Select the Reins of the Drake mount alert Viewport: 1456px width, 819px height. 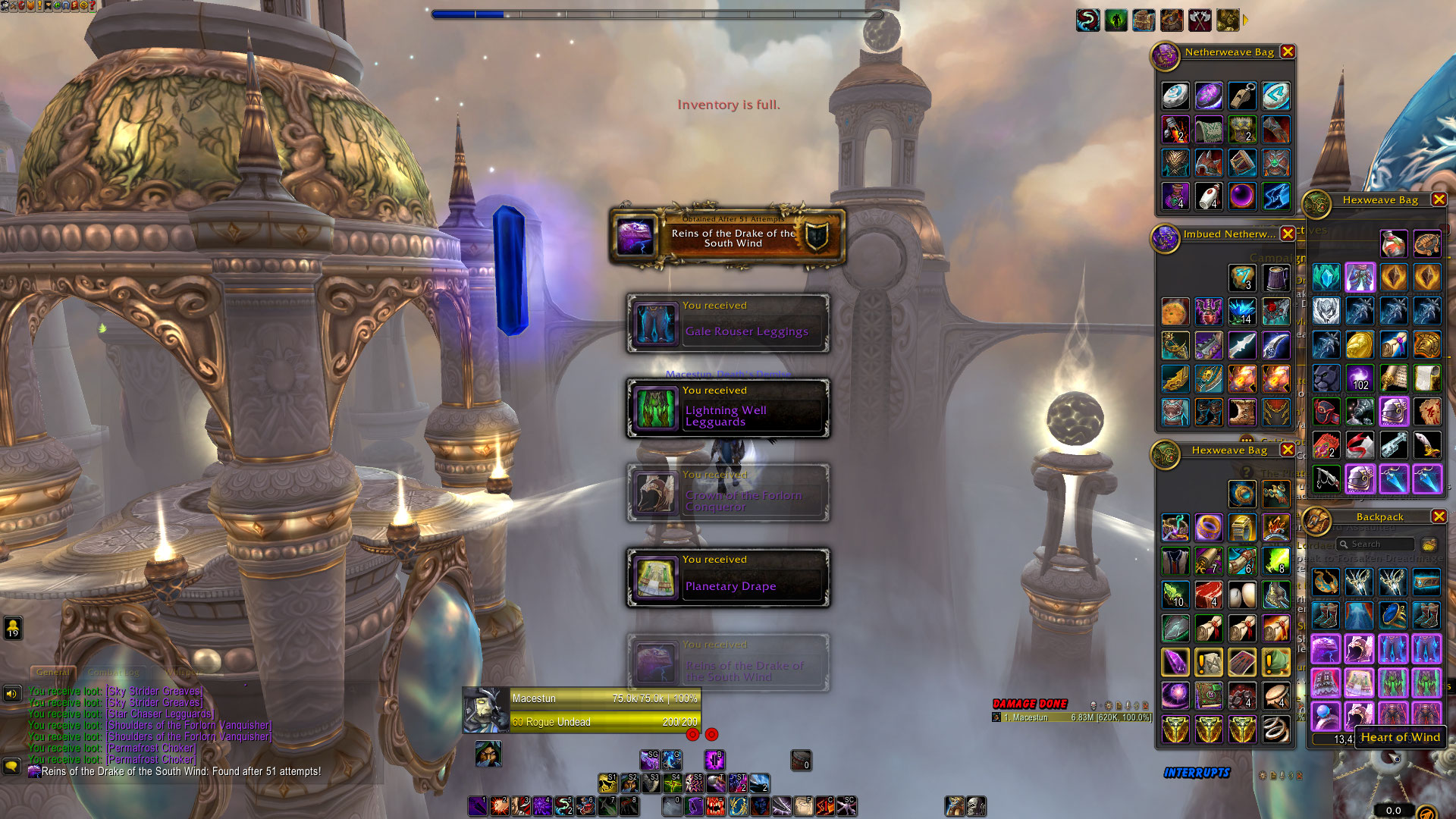[x=728, y=238]
